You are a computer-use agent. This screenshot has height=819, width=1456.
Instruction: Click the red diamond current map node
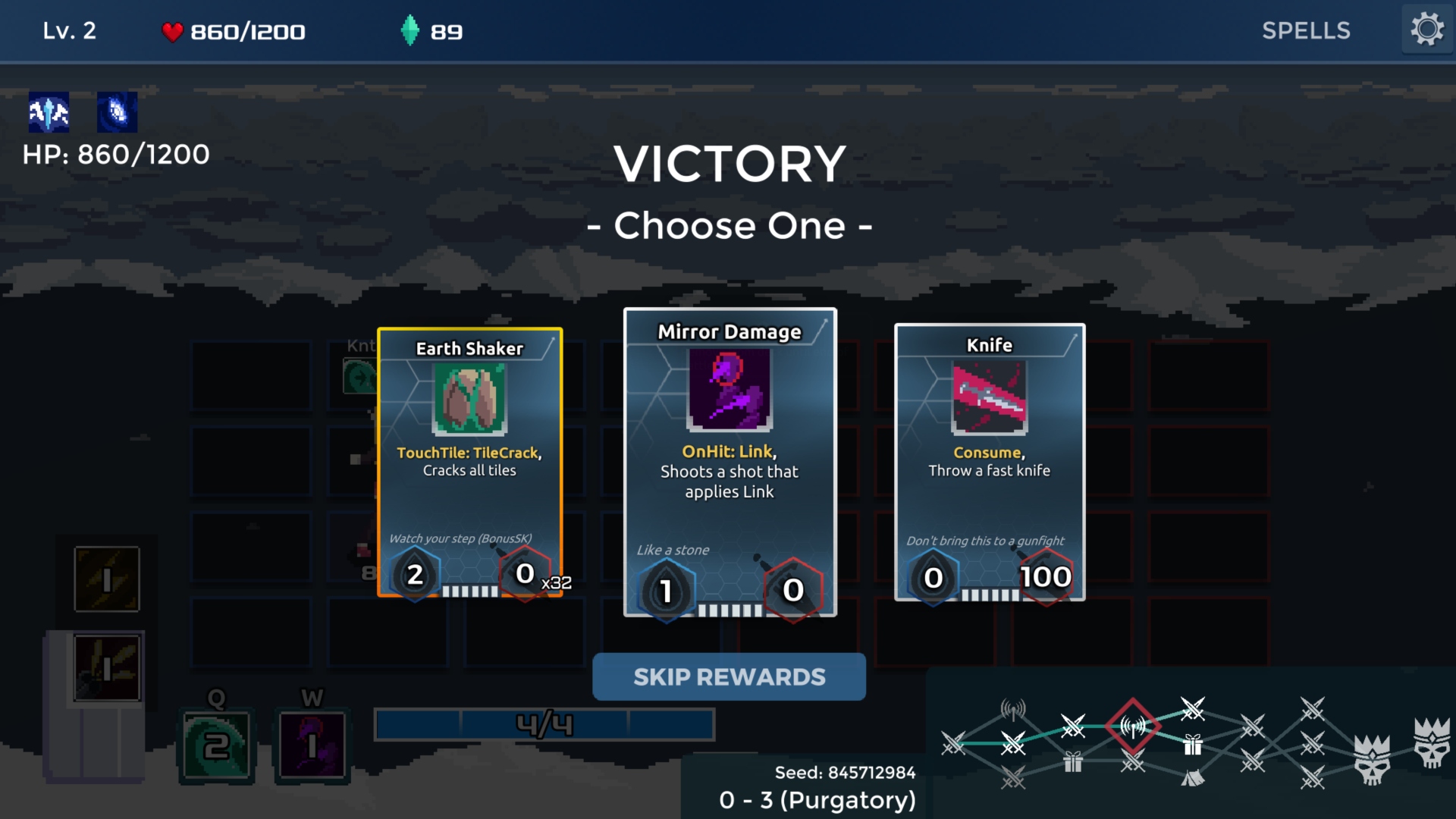point(1133,726)
